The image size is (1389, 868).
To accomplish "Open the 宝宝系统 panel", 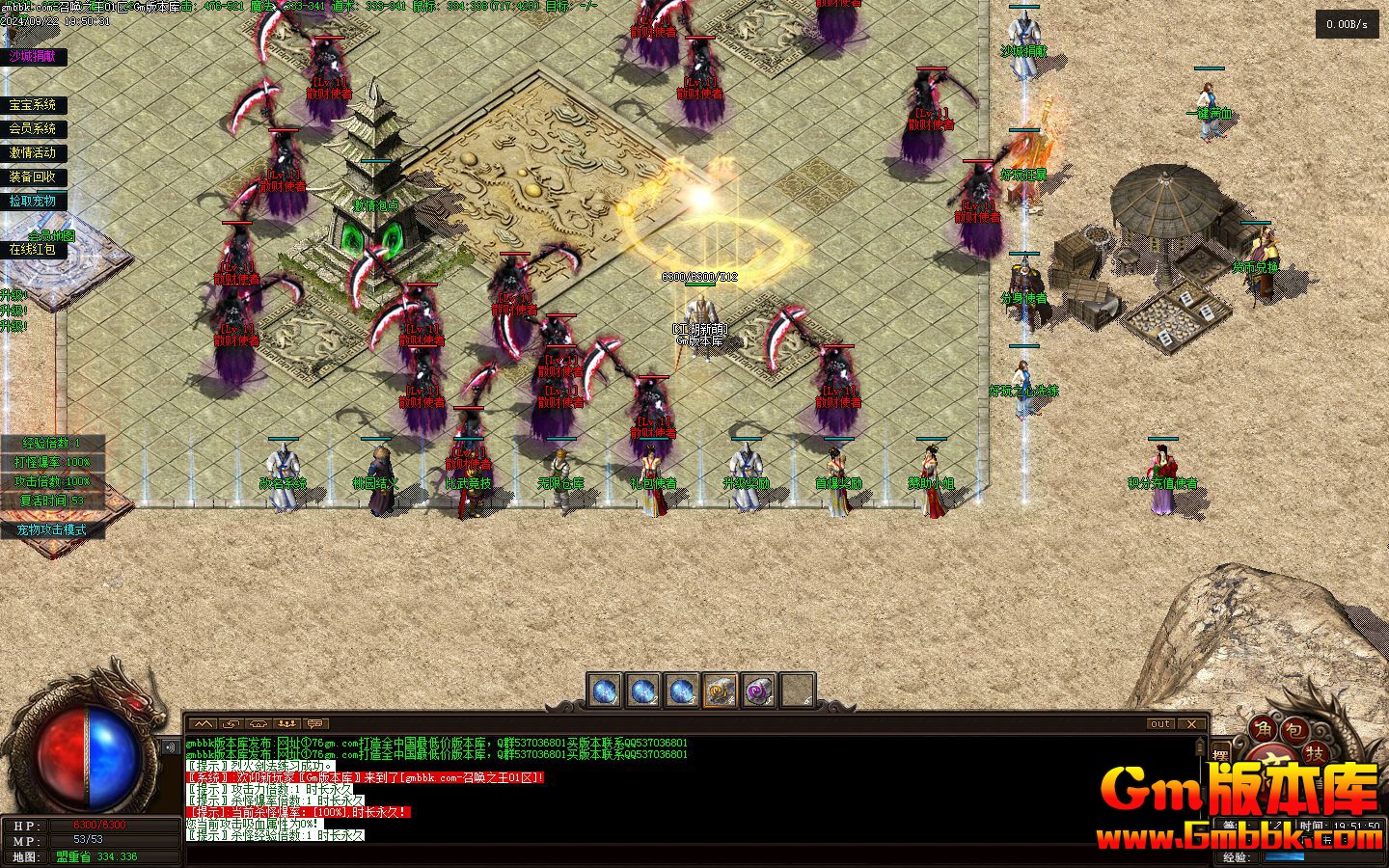I will [33, 105].
